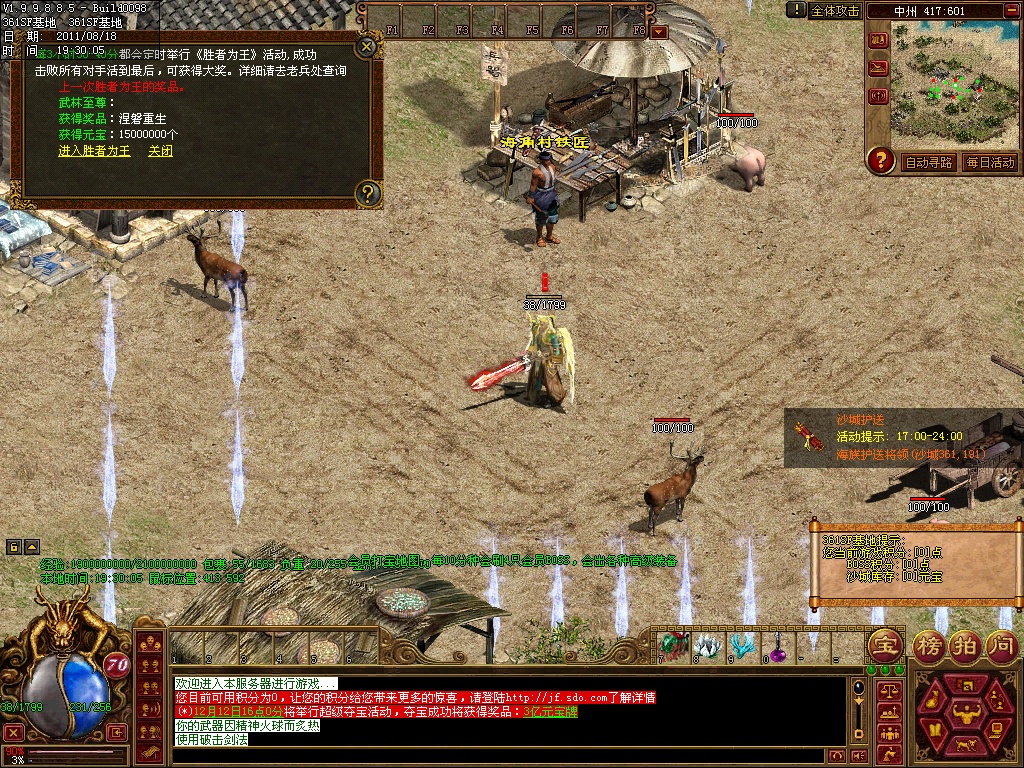Select the white lotus item in slot 8

(708, 646)
